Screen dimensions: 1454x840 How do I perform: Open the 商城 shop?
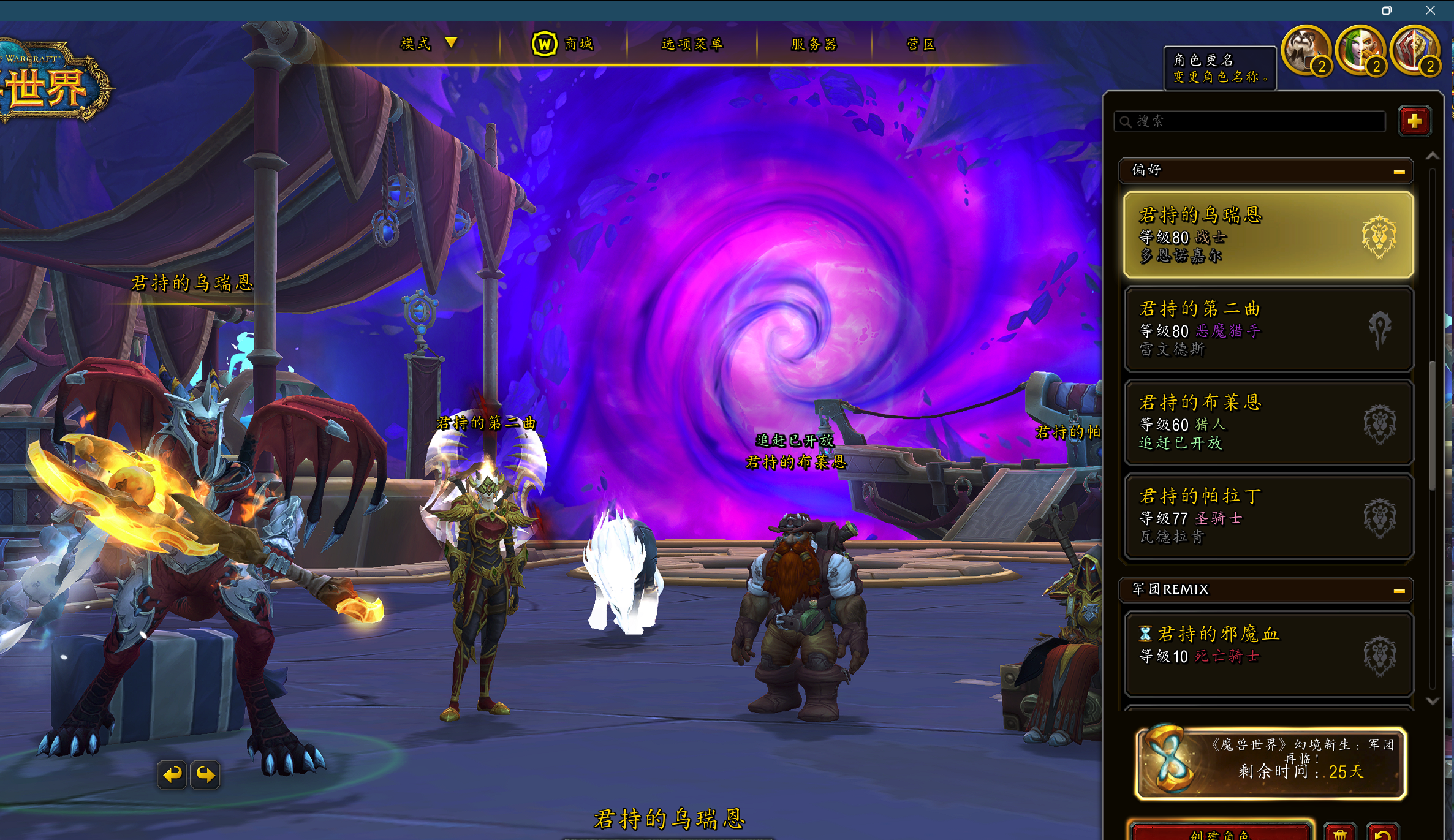pyautogui.click(x=562, y=44)
